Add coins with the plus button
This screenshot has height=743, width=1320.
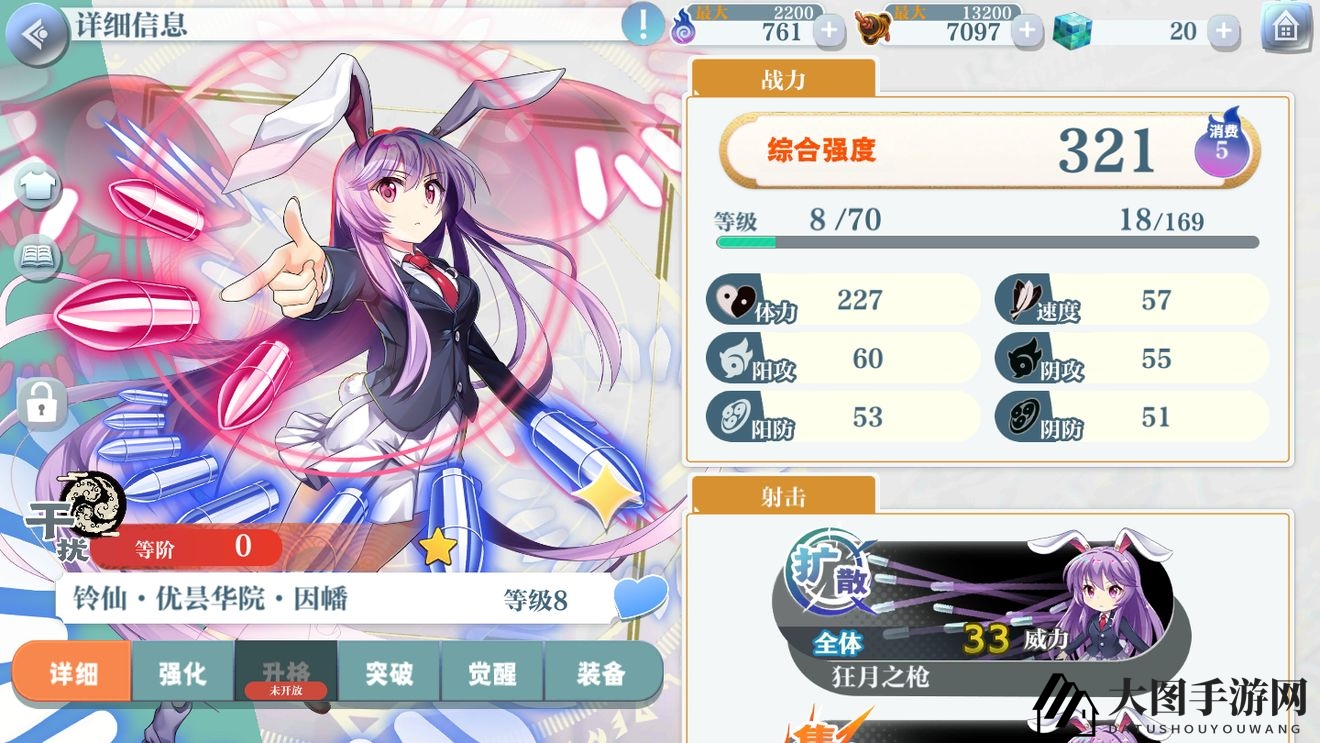(1026, 31)
